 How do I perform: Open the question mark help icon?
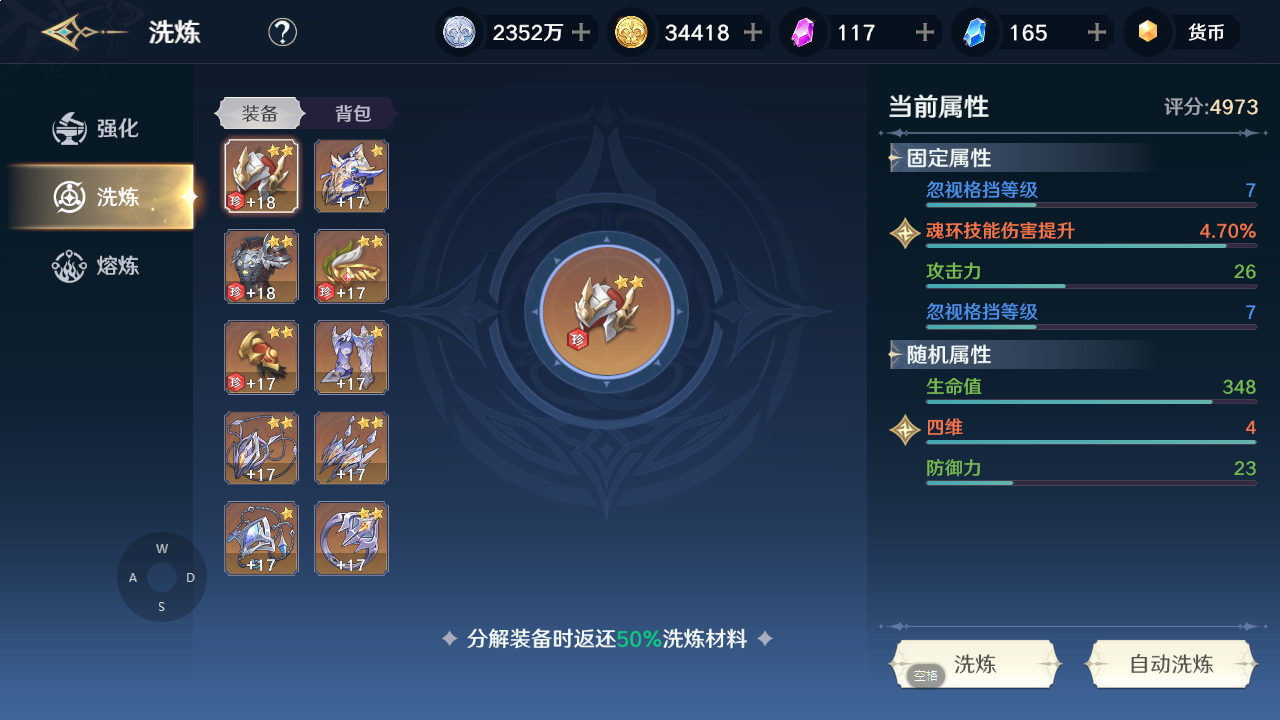282,32
